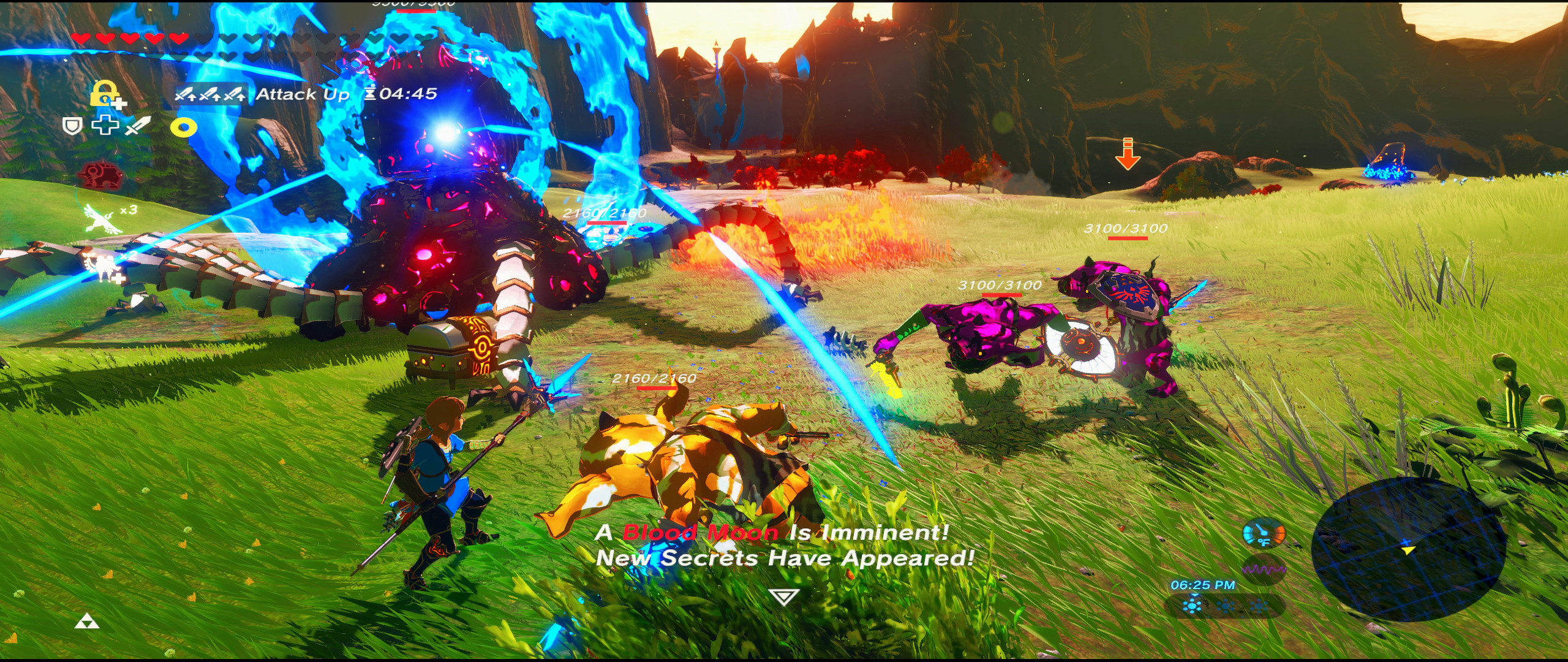Select the purple noise meter

[1264, 569]
